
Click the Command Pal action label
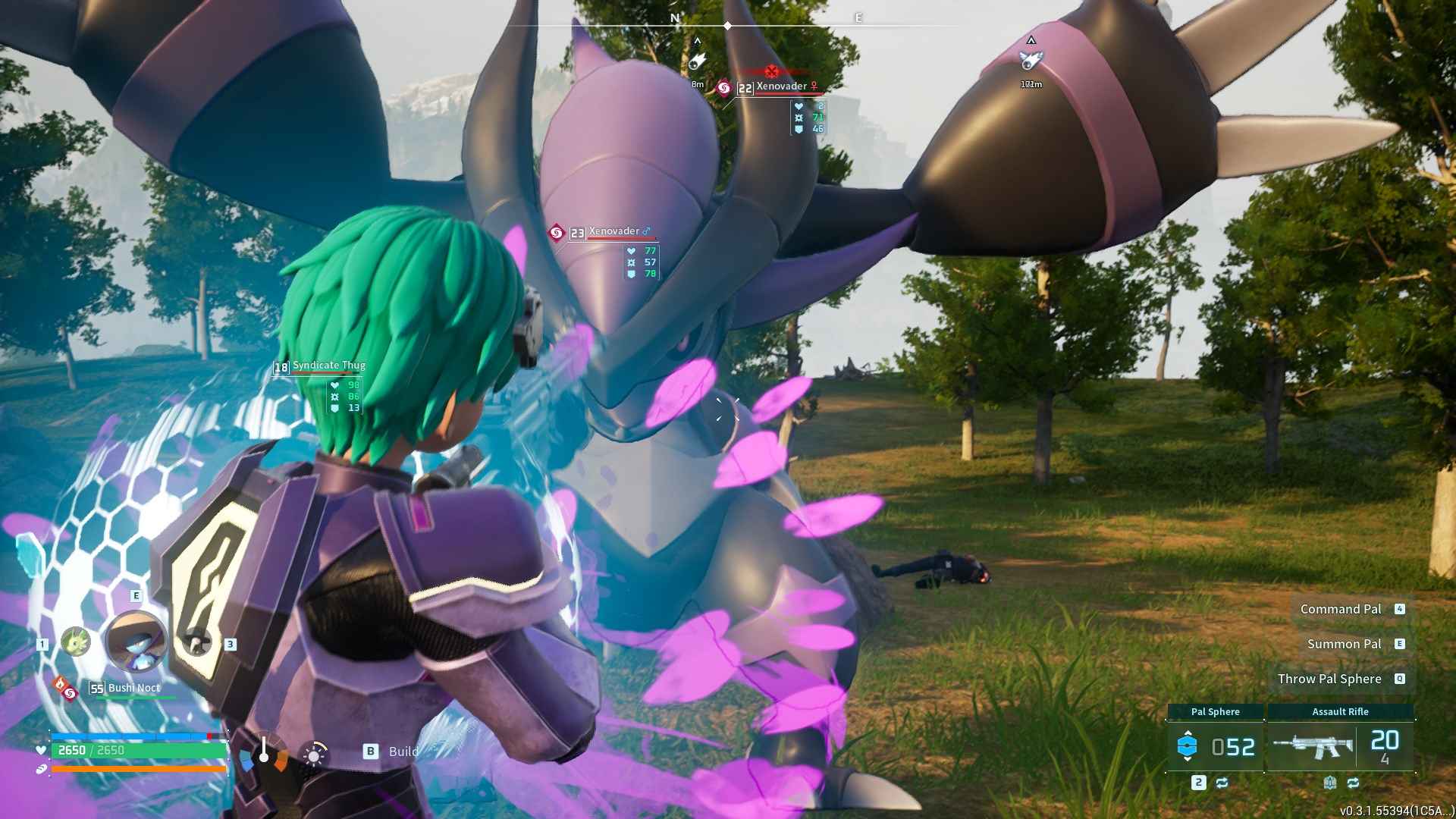coord(1340,609)
